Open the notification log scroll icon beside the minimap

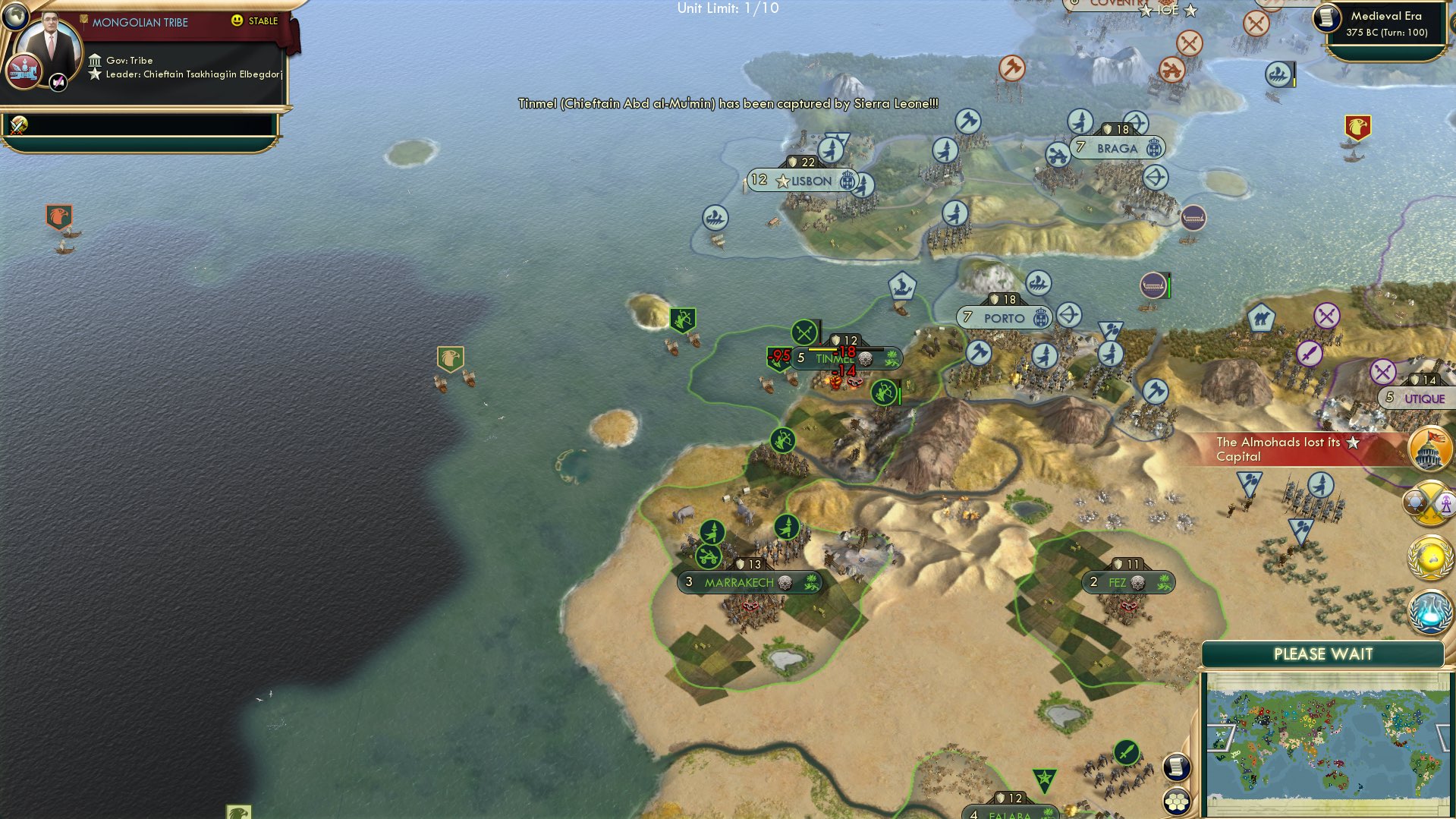pos(1176,767)
